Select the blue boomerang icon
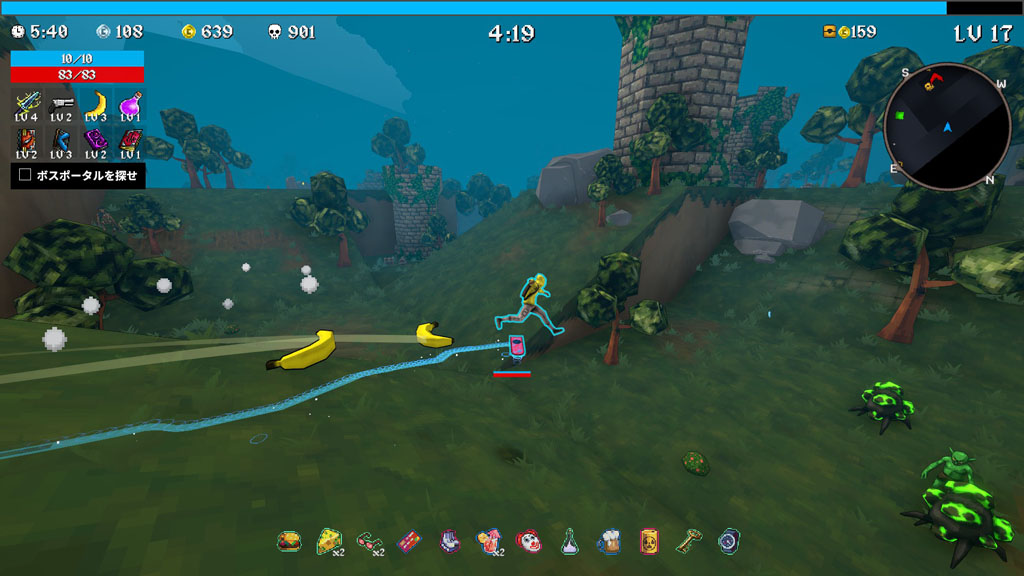The width and height of the screenshot is (1024, 576). click(62, 140)
